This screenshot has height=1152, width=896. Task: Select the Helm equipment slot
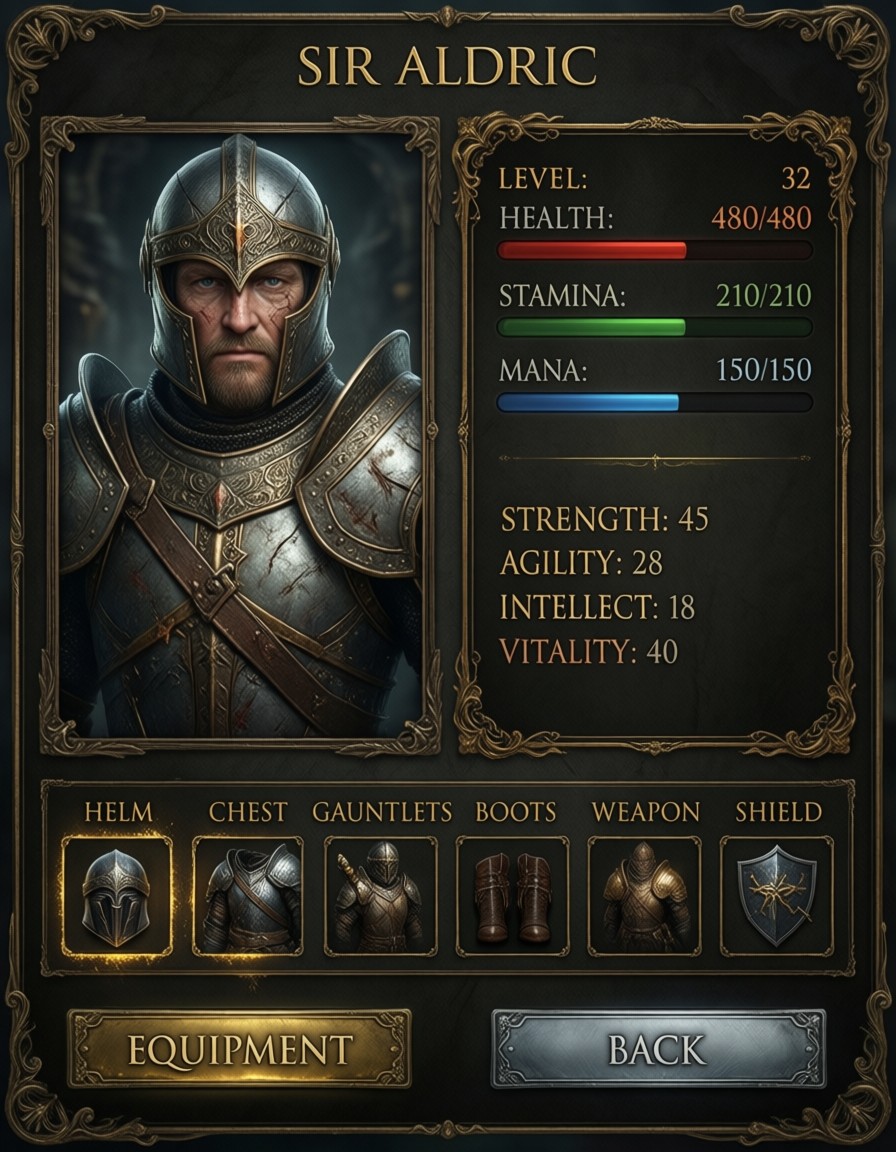tap(116, 895)
